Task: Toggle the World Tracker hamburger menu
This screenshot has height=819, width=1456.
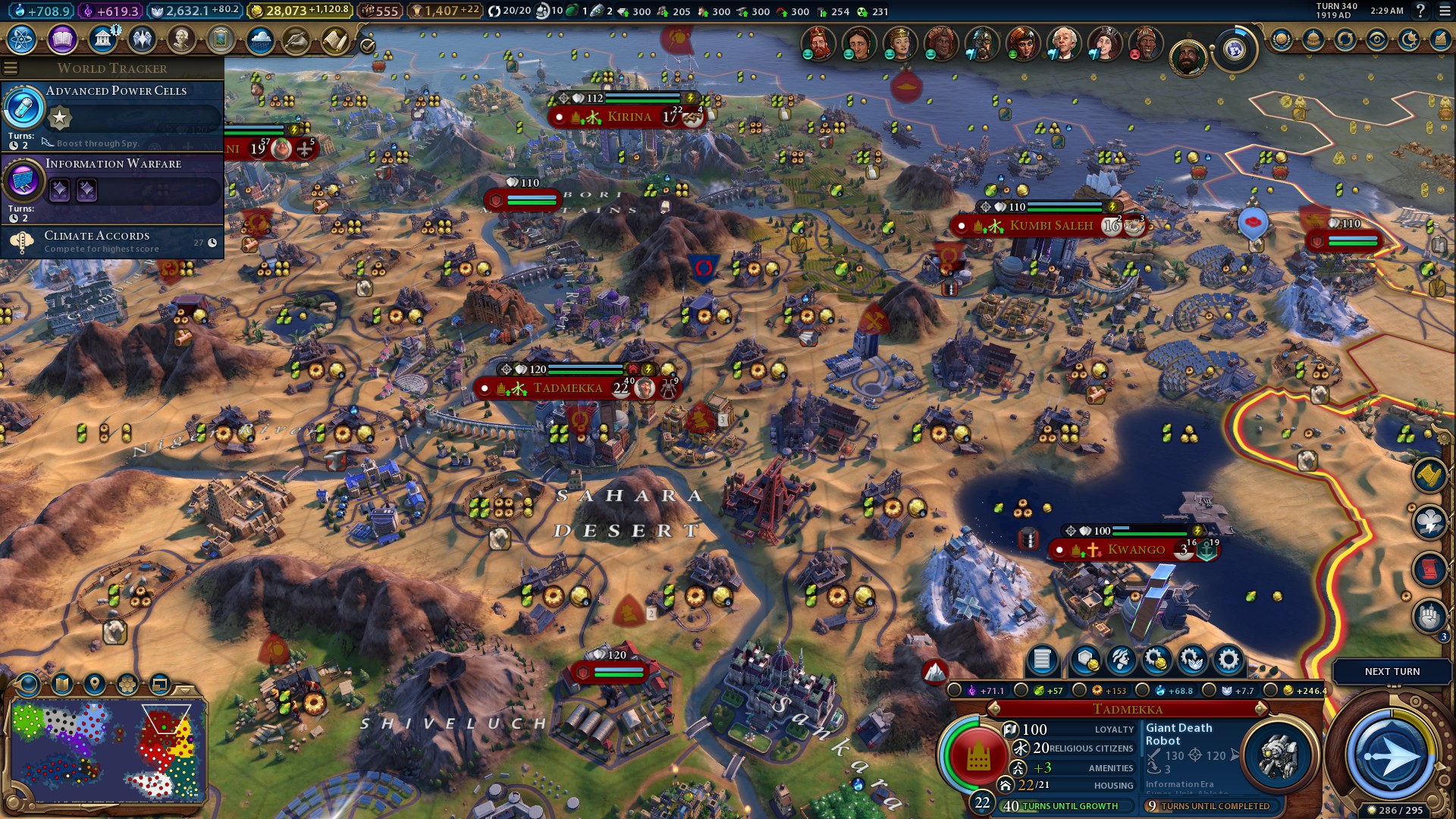Action: coord(11,68)
